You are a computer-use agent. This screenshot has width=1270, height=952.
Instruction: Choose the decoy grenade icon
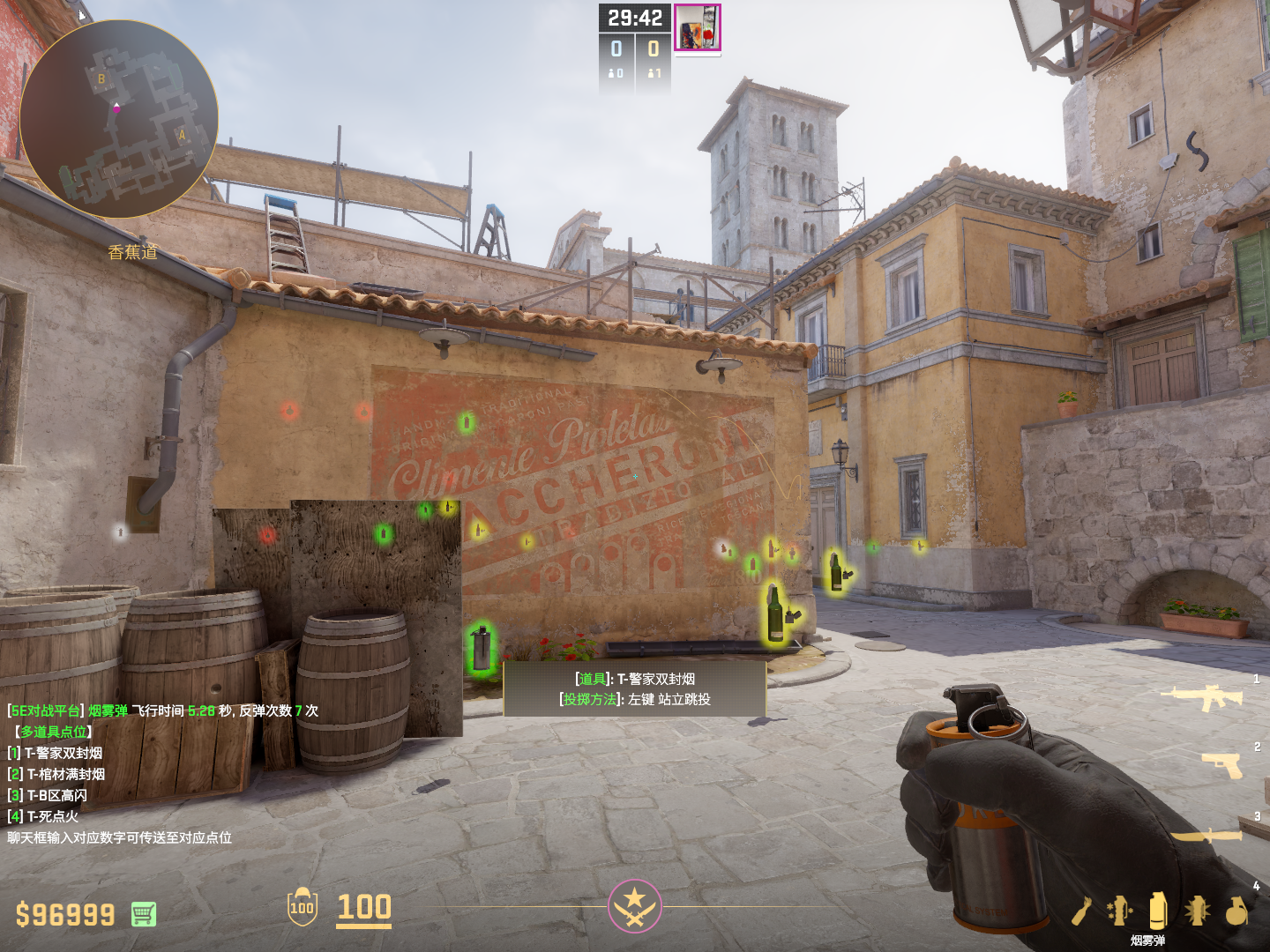pos(1119,911)
